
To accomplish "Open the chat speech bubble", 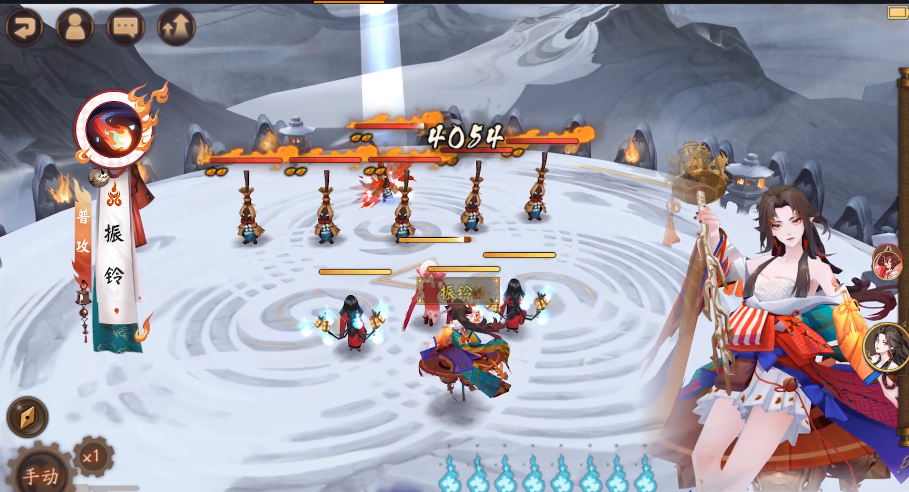I will (126, 26).
